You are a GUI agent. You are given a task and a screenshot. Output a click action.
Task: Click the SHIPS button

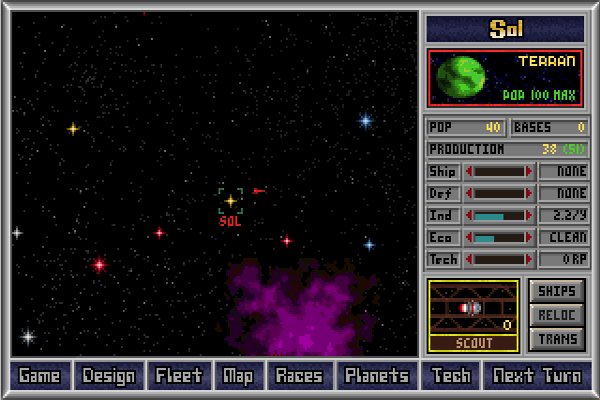click(556, 291)
